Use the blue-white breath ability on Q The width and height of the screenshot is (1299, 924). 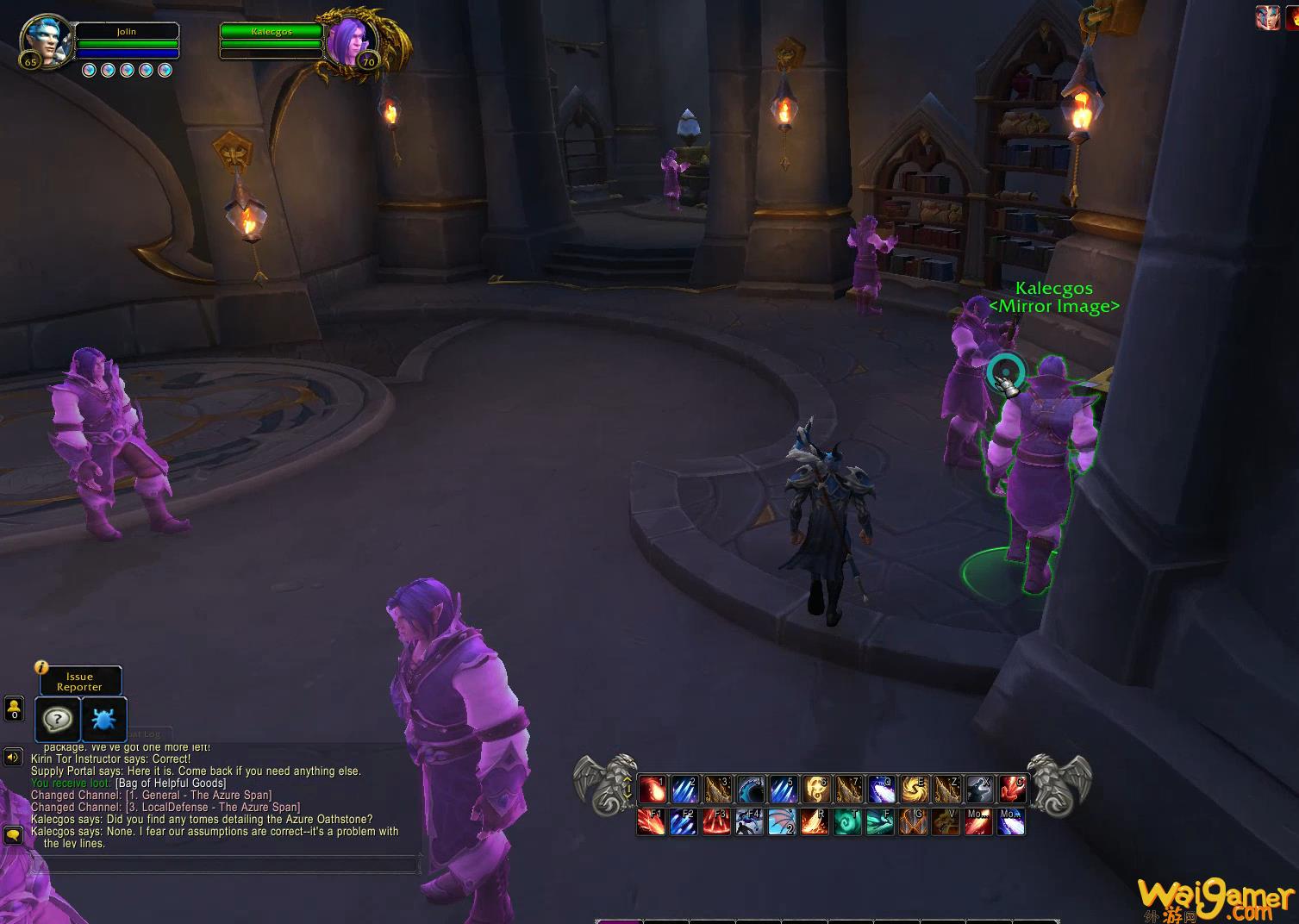pos(882,789)
